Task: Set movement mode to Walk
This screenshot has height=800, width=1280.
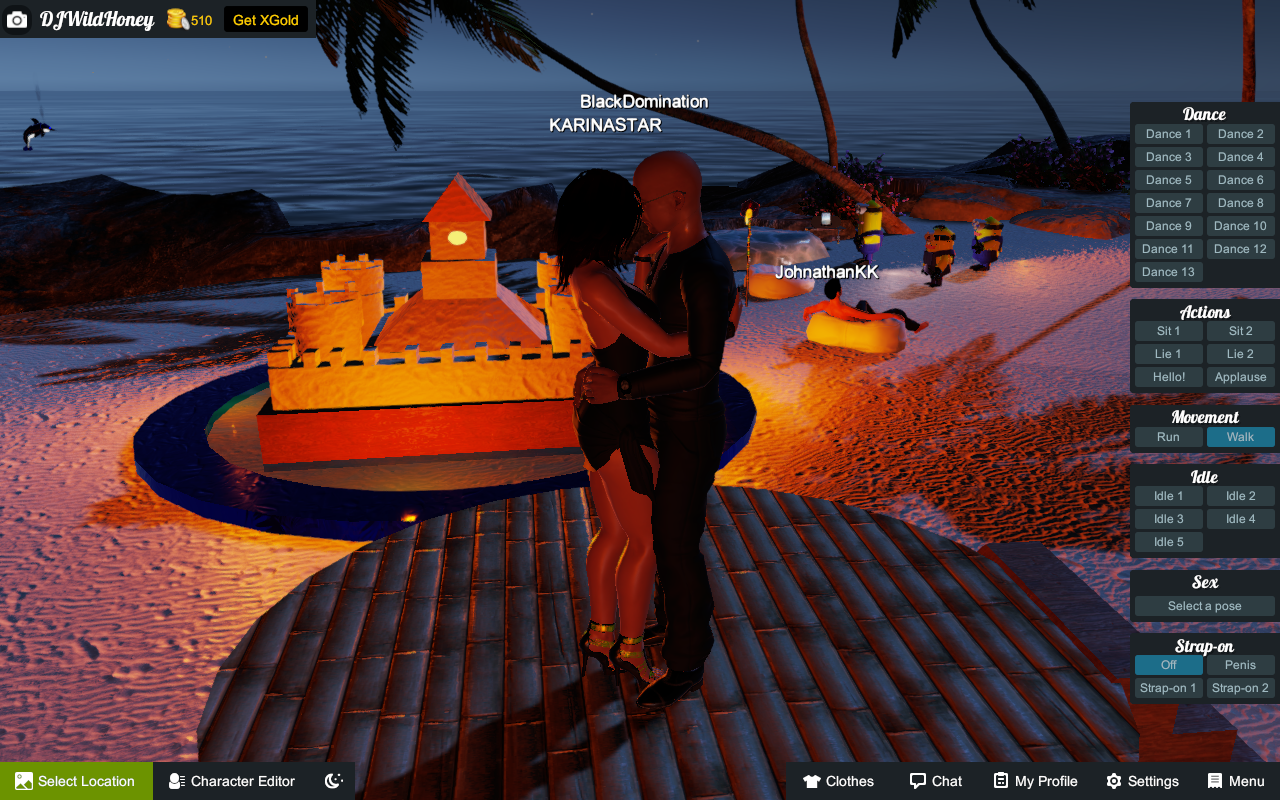Action: (x=1240, y=437)
